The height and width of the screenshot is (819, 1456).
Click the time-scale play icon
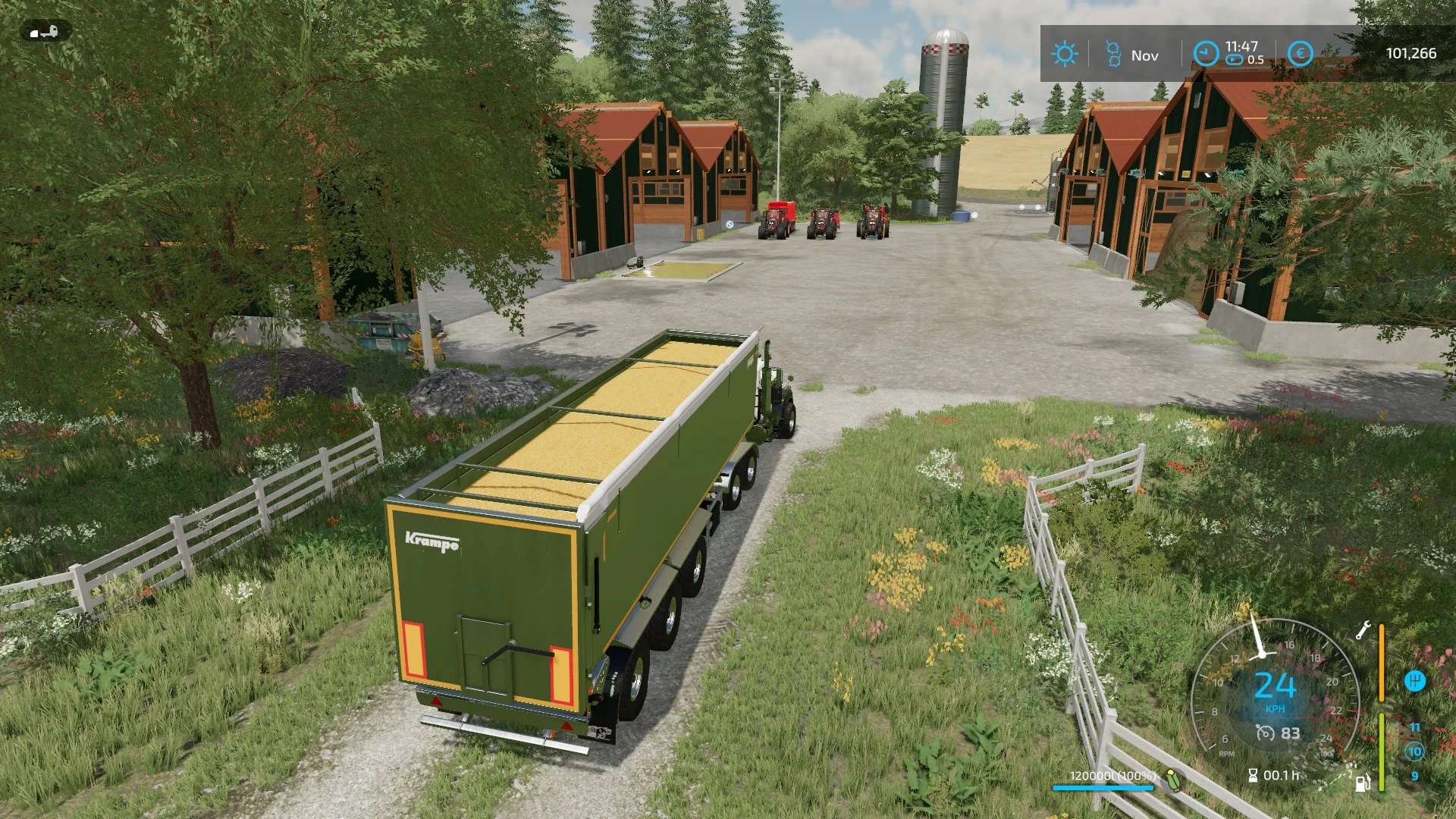[x=1234, y=60]
